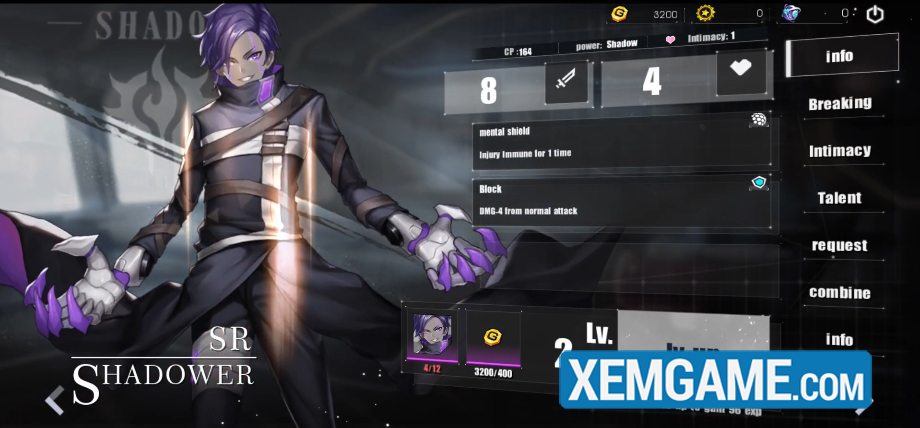
Task: Click the power button icon
Action: point(875,14)
